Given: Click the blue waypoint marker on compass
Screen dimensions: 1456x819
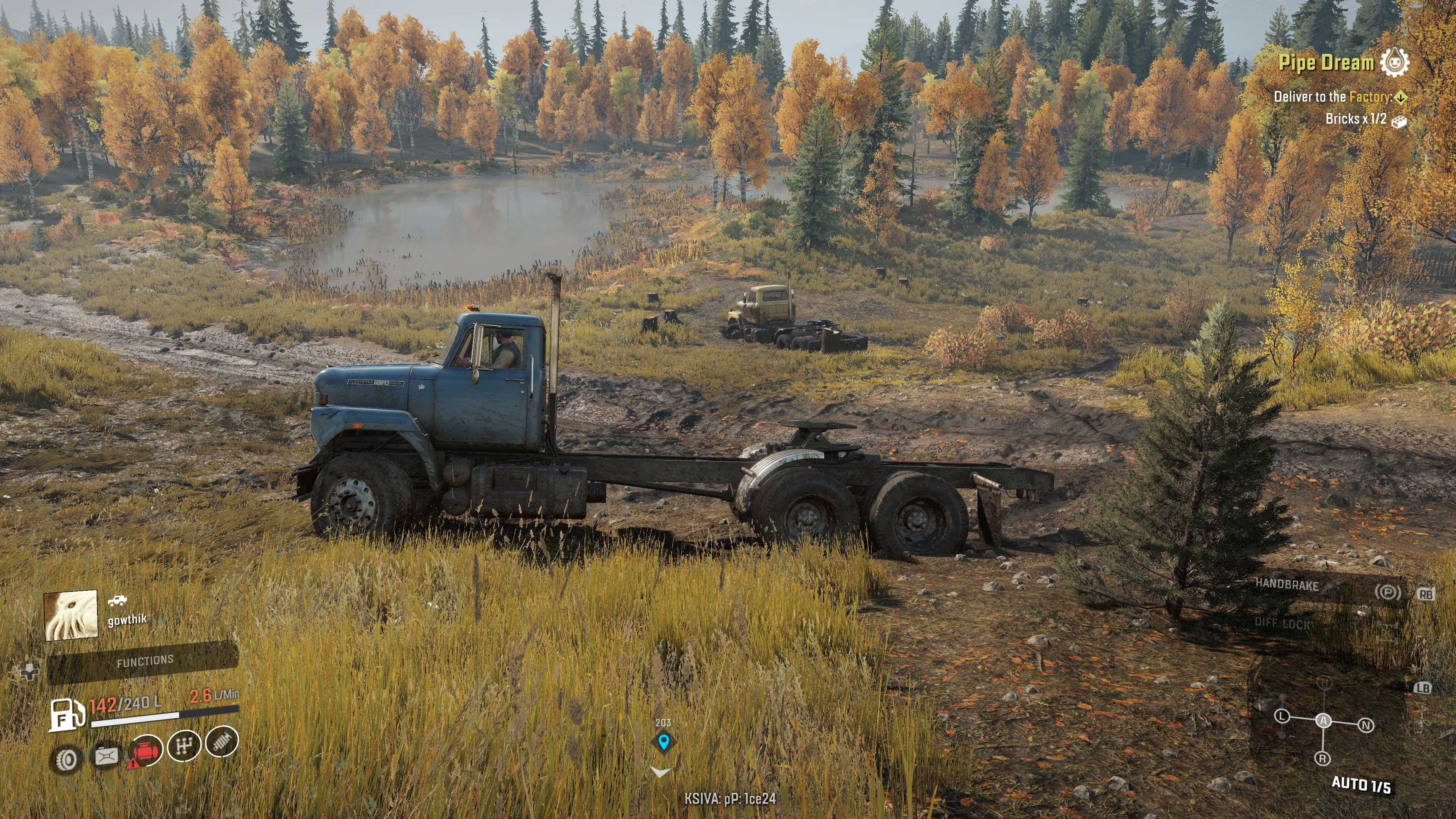Looking at the screenshot, I should click(x=664, y=742).
